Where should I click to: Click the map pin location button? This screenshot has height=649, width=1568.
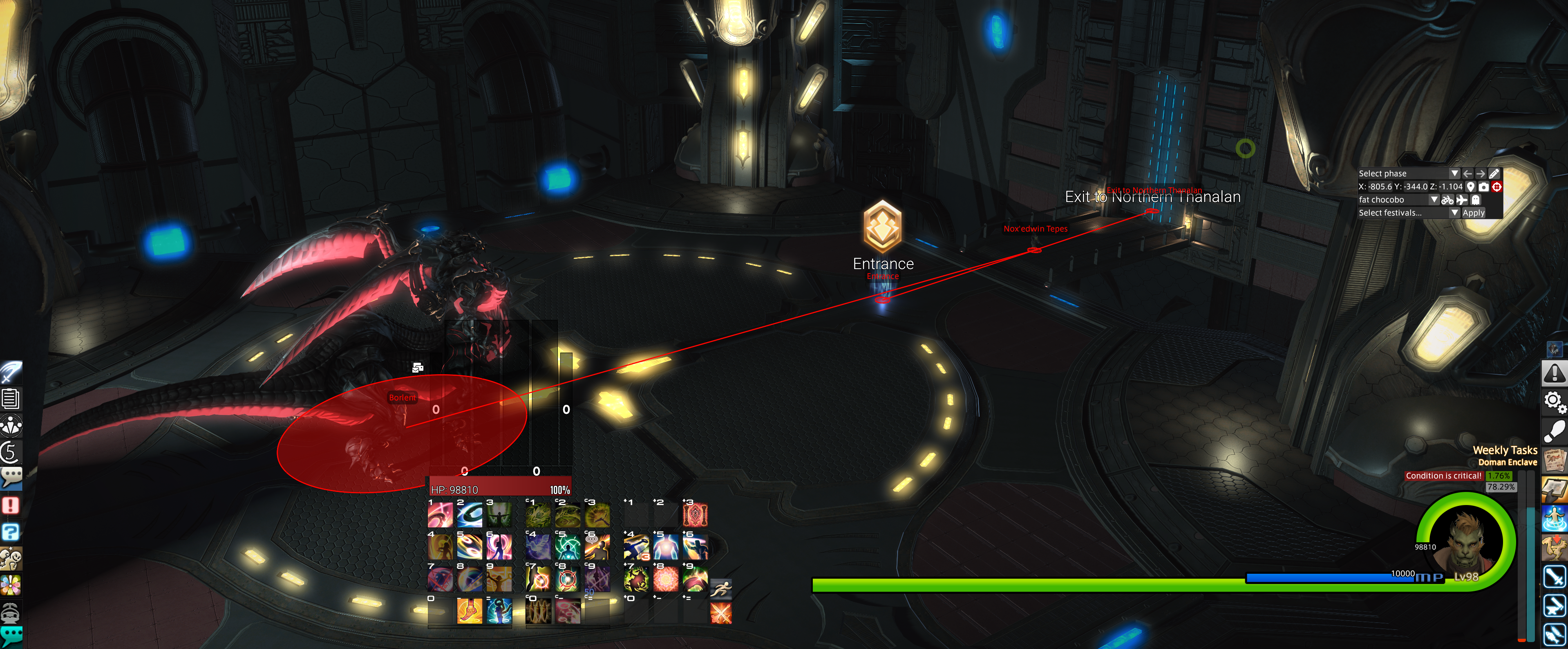click(x=1471, y=187)
